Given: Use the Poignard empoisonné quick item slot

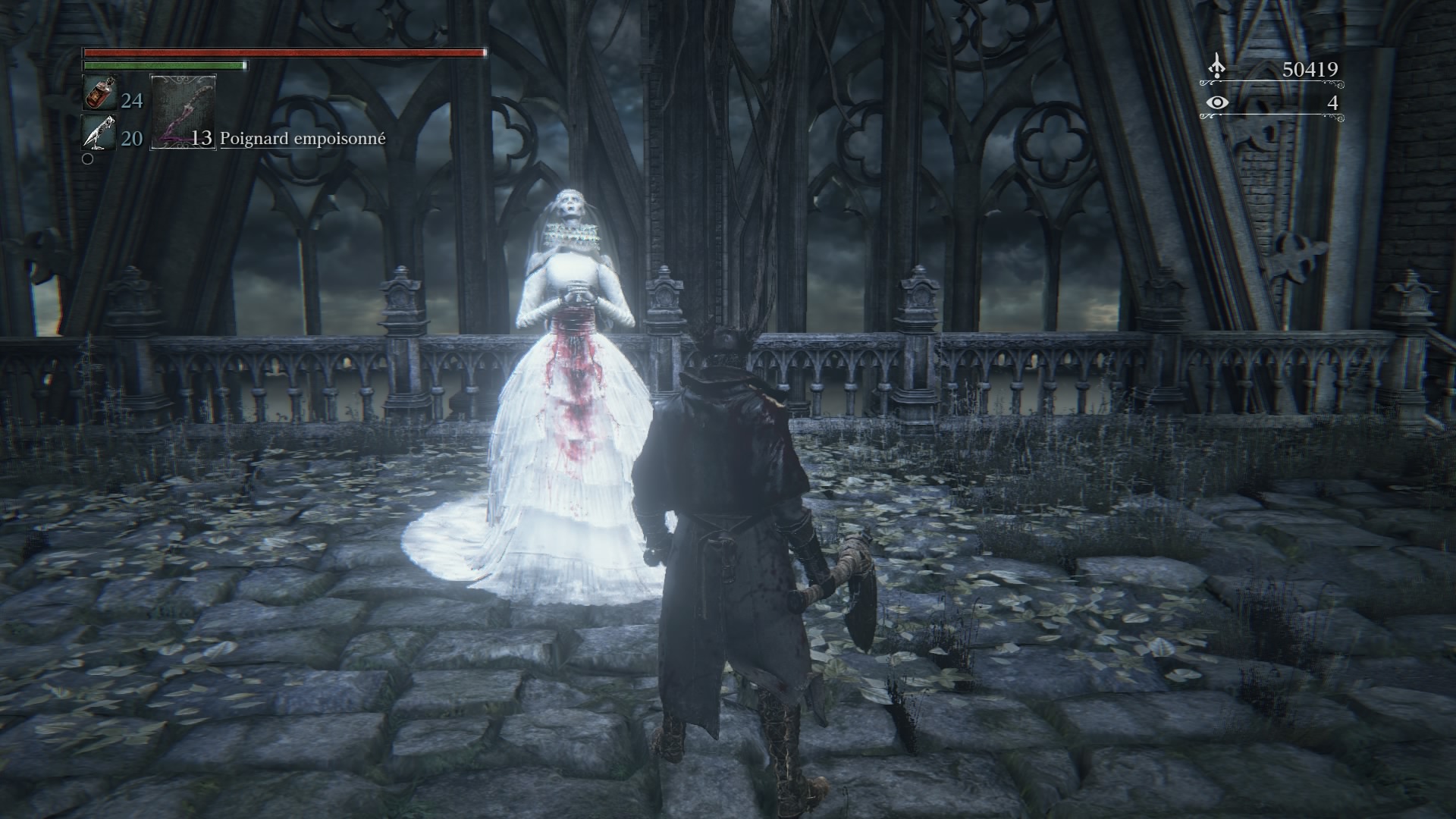Looking at the screenshot, I should [184, 111].
